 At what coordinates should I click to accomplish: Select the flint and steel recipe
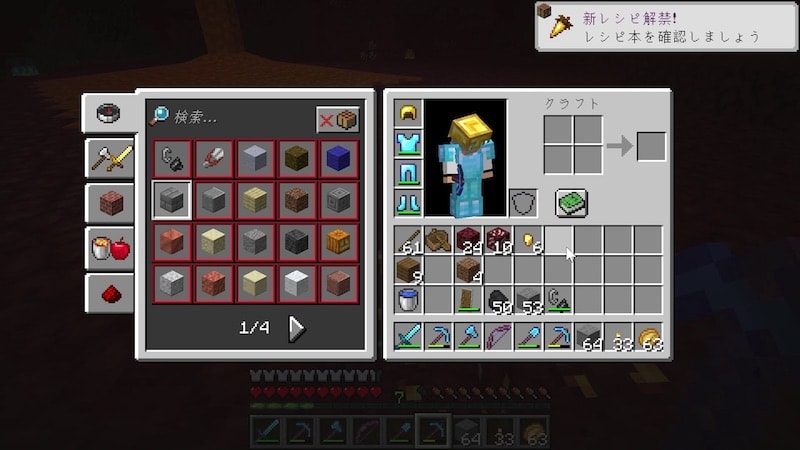click(x=170, y=158)
